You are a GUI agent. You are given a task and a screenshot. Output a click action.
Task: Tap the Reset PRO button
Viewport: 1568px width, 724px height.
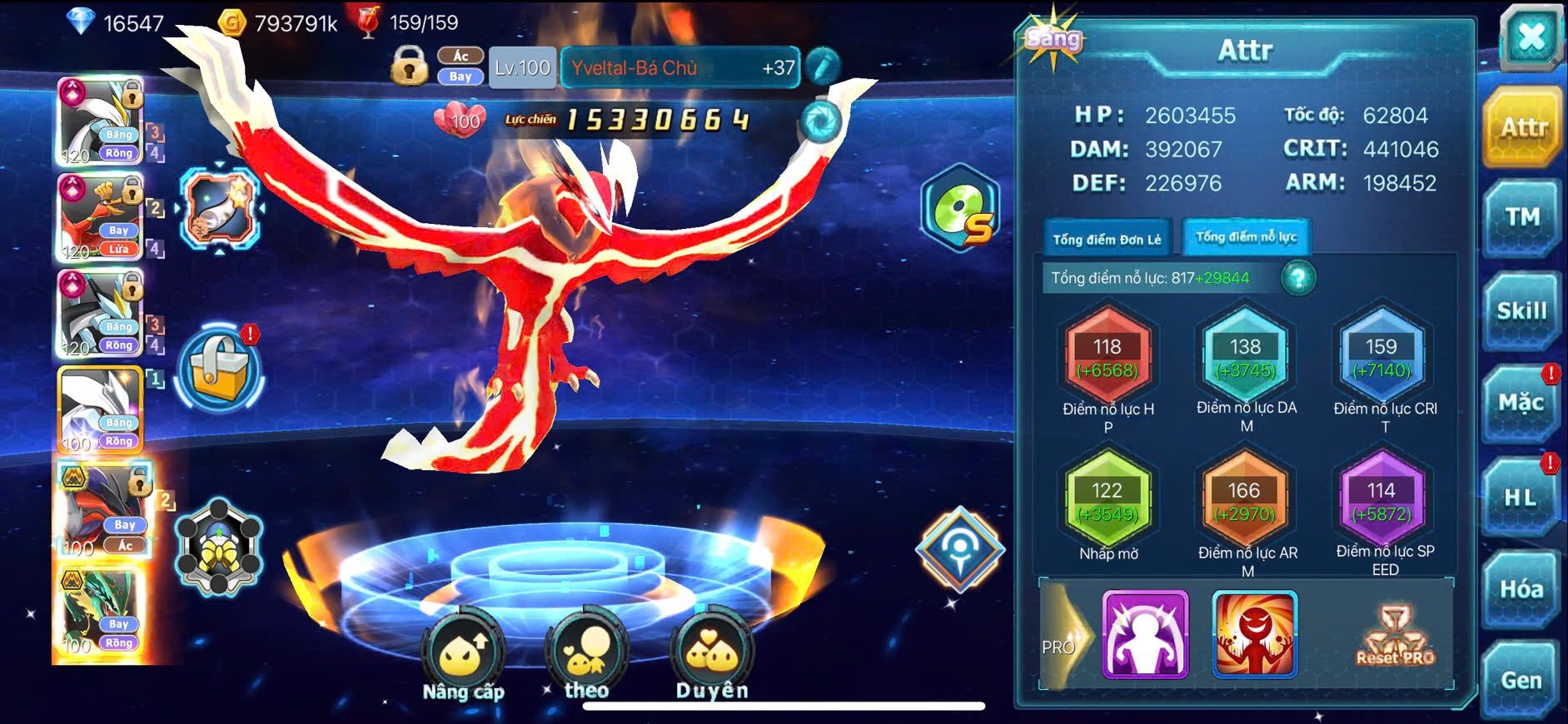pos(1395,637)
